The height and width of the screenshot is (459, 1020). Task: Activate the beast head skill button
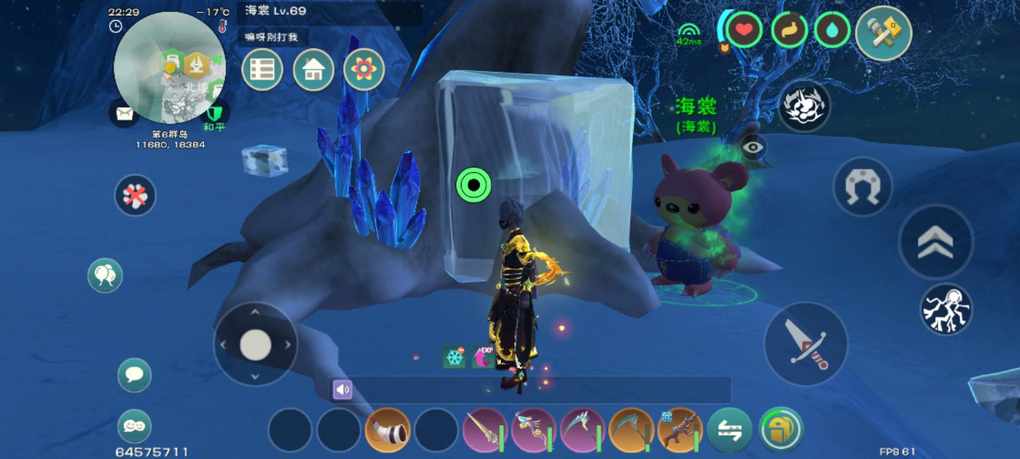(804, 106)
